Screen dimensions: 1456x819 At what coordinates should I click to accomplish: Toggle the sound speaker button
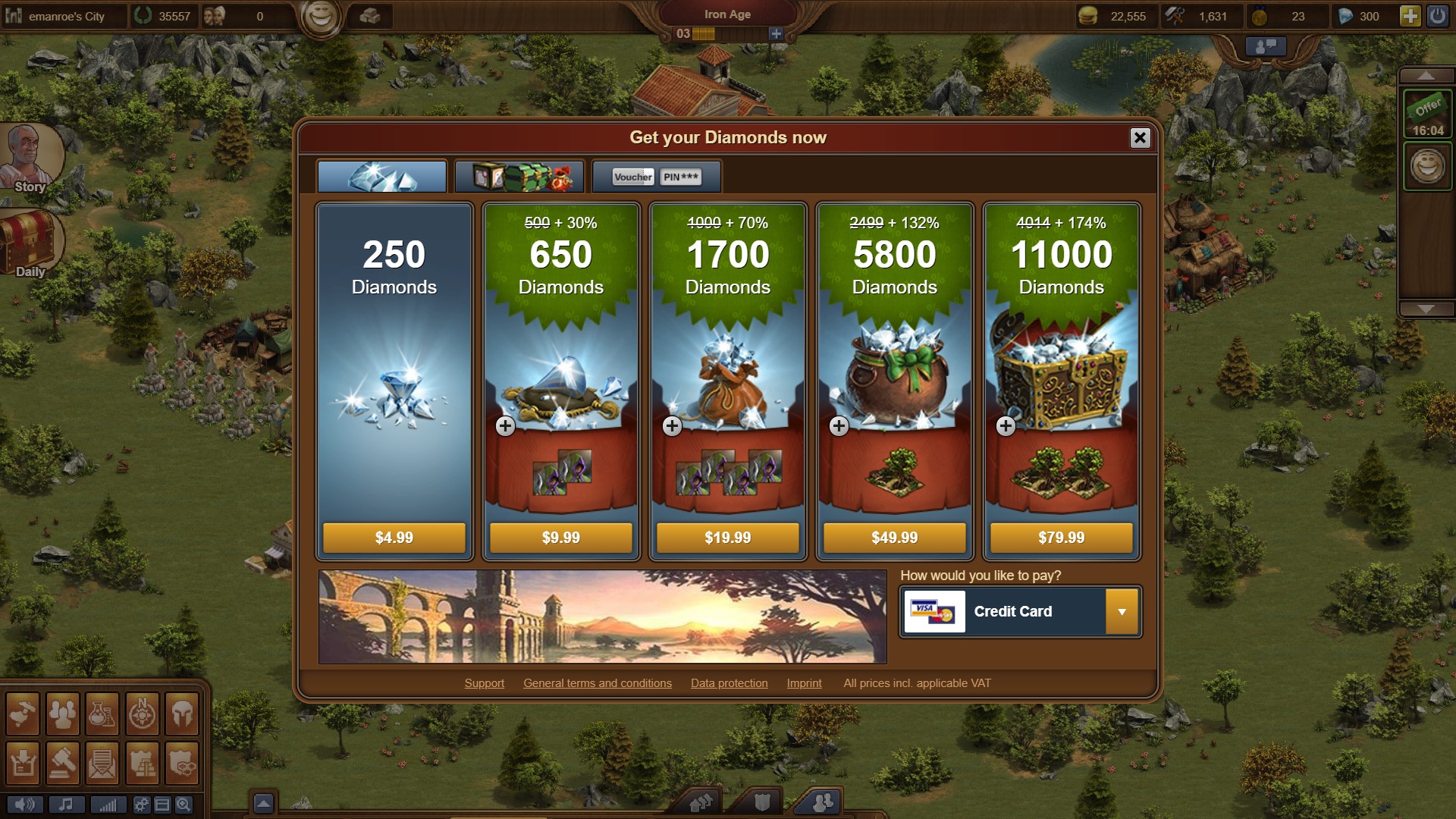pyautogui.click(x=25, y=805)
